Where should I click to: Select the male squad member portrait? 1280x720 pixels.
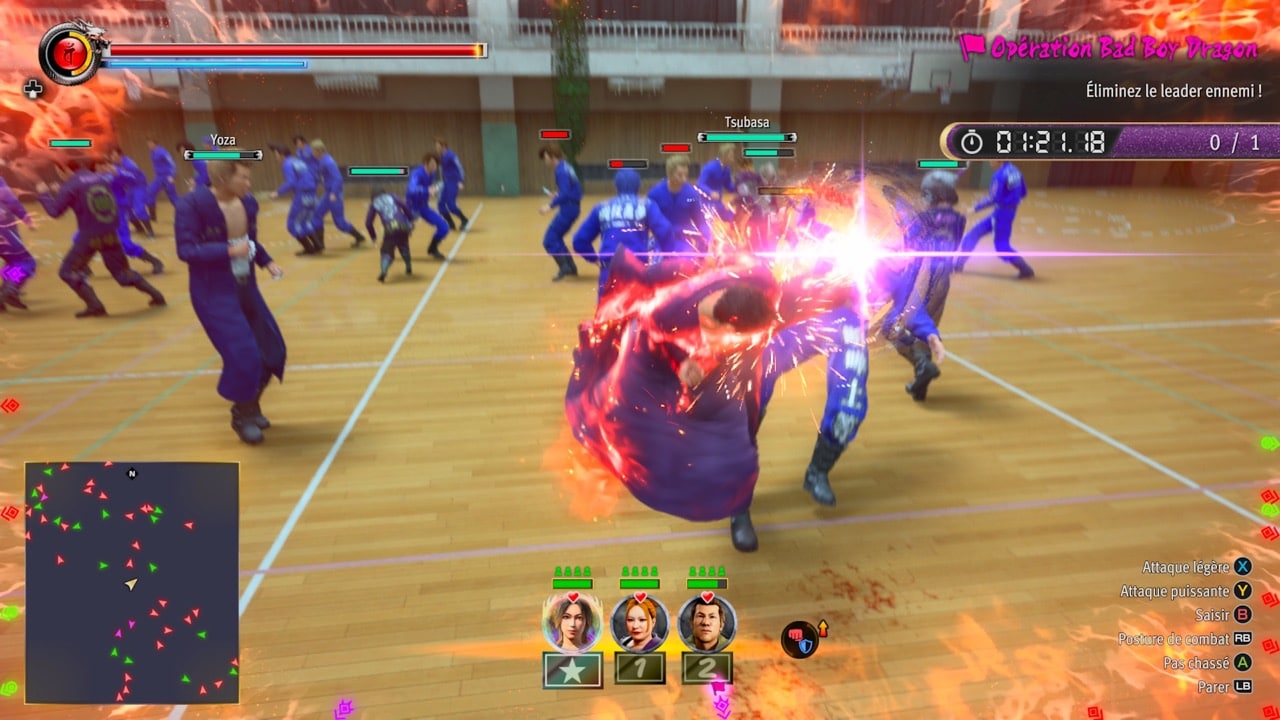[707, 623]
